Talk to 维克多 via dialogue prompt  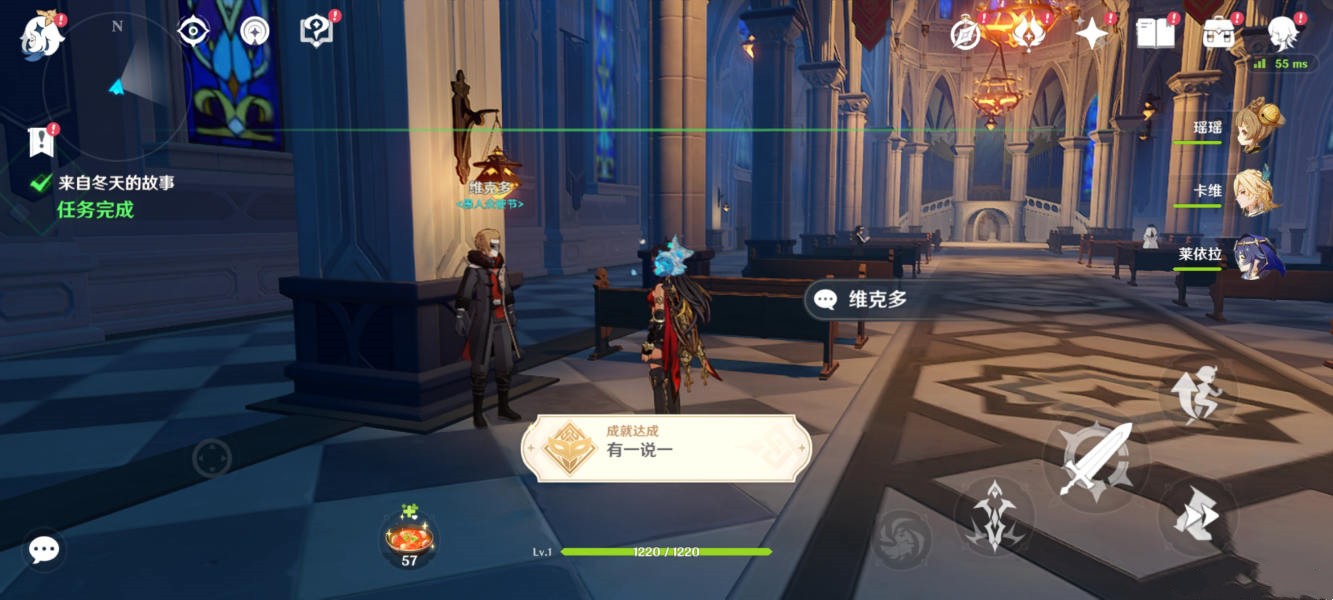click(866, 299)
